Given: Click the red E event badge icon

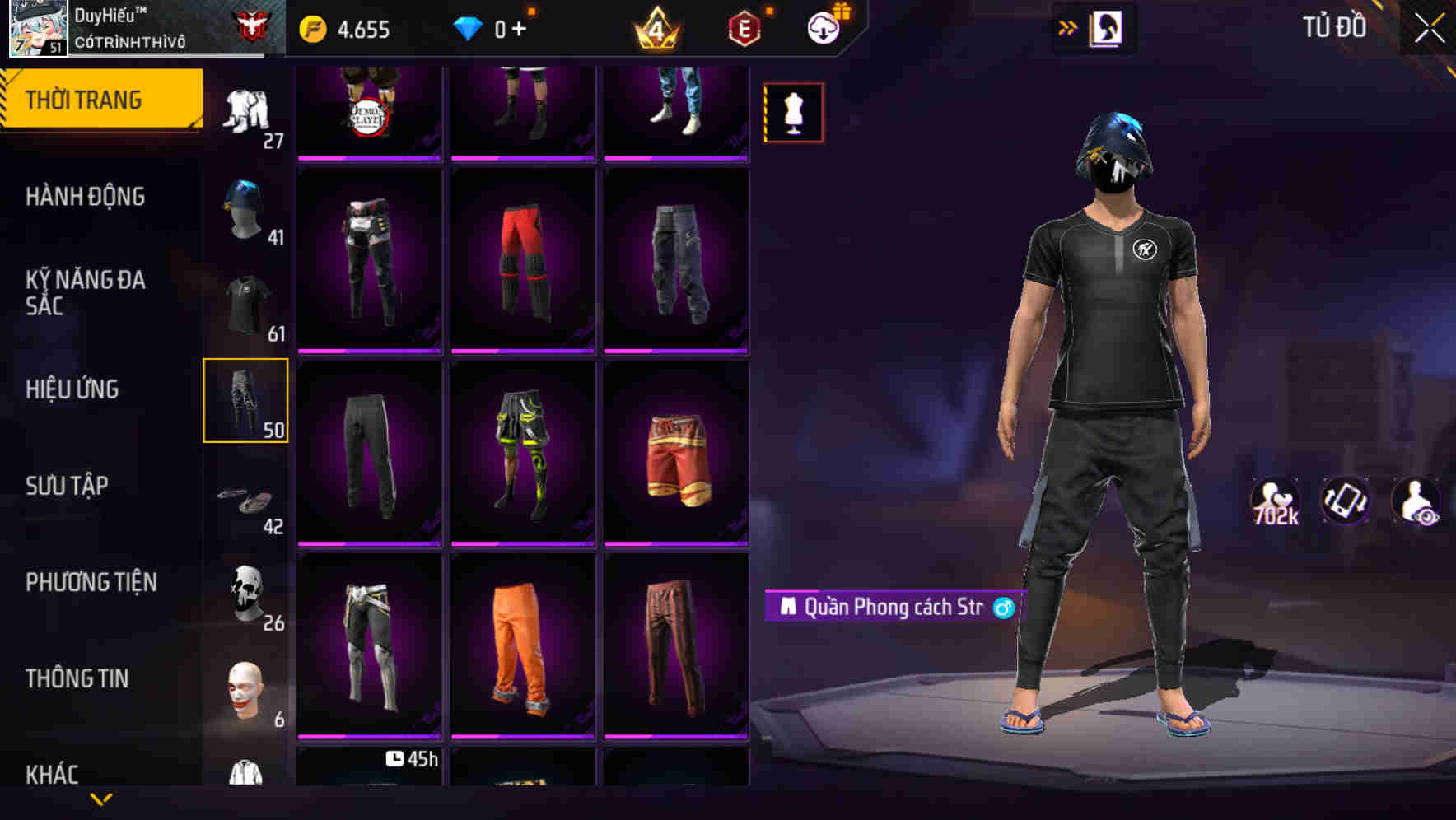Looking at the screenshot, I should (x=744, y=27).
